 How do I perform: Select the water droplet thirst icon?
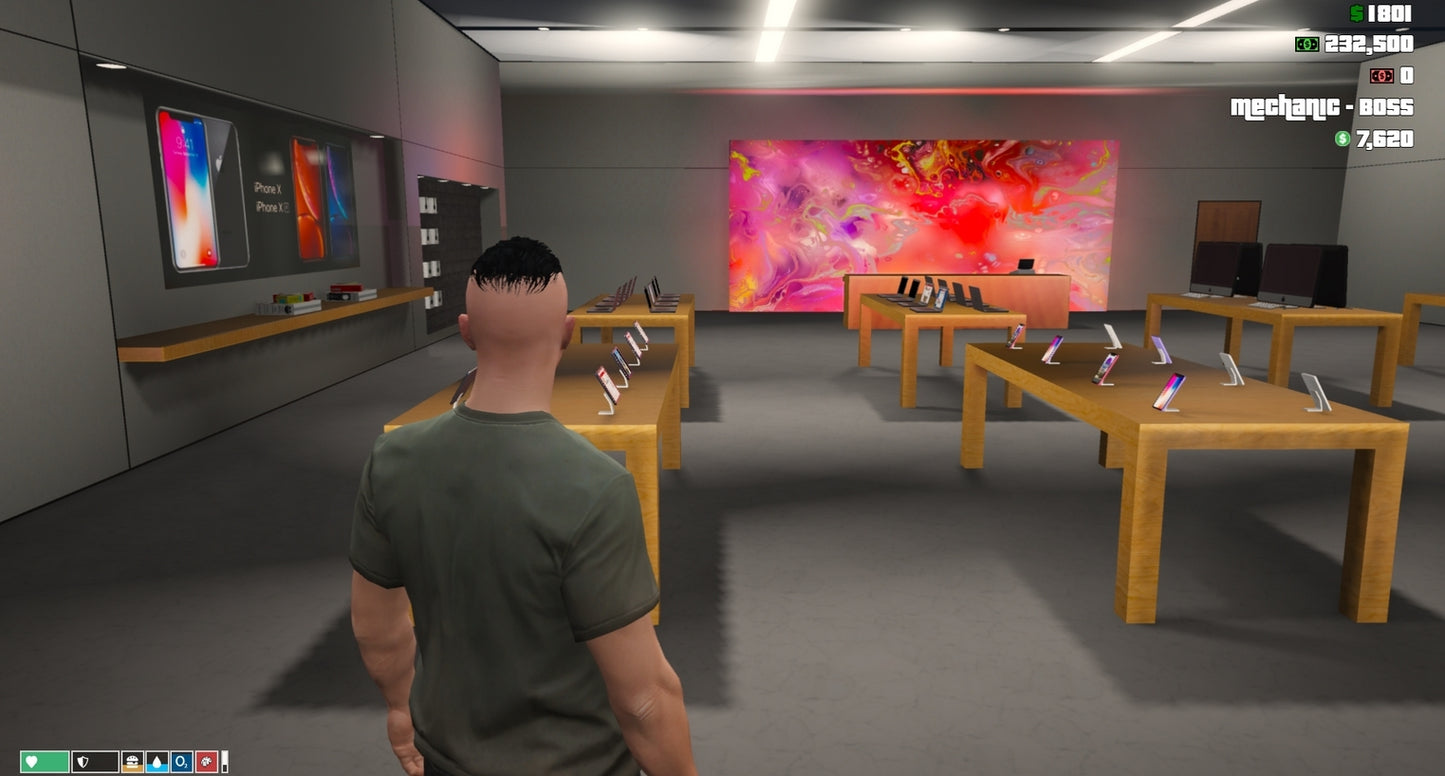(156, 761)
